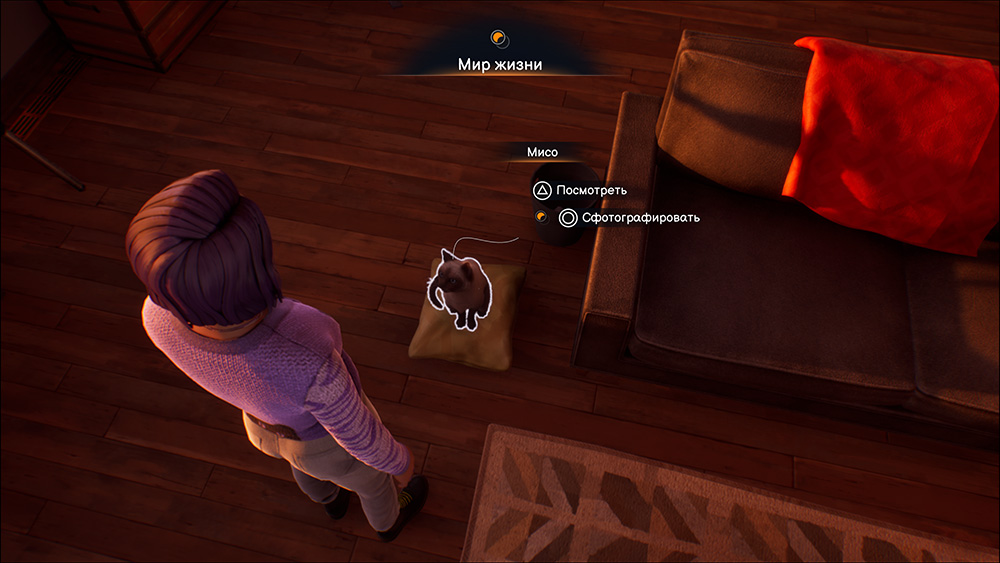Select the «Сфотографировать» action
Viewport: 1000px width, 563px height.
(x=630, y=217)
